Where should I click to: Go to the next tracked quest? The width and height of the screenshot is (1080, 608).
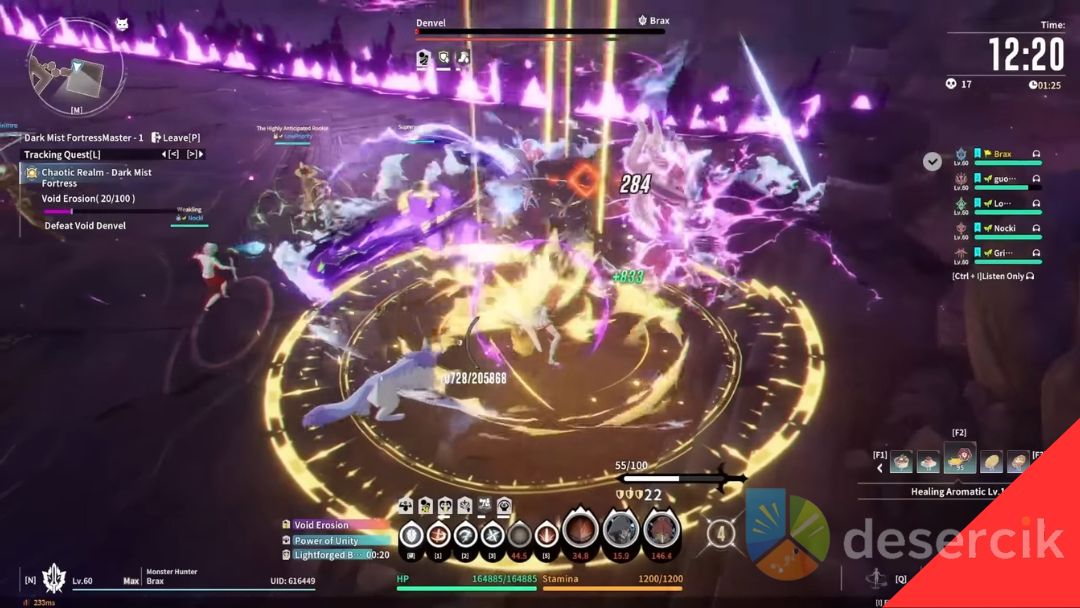point(194,154)
